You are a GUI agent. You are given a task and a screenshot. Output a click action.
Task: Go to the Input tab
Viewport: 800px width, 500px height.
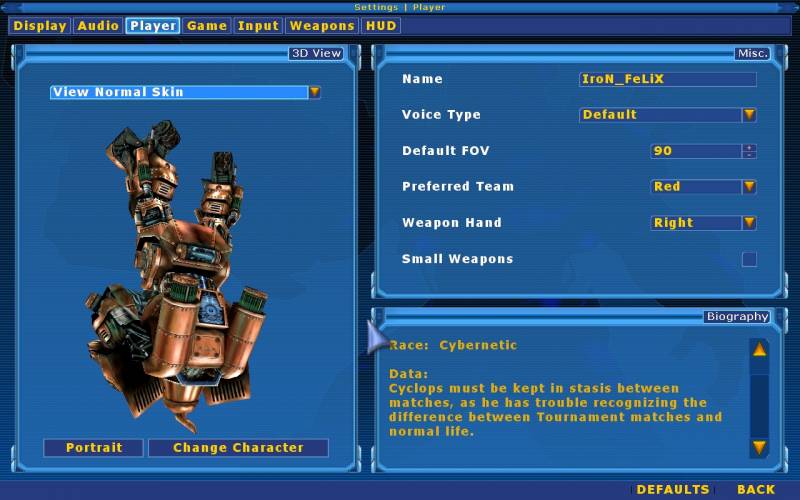coord(258,26)
